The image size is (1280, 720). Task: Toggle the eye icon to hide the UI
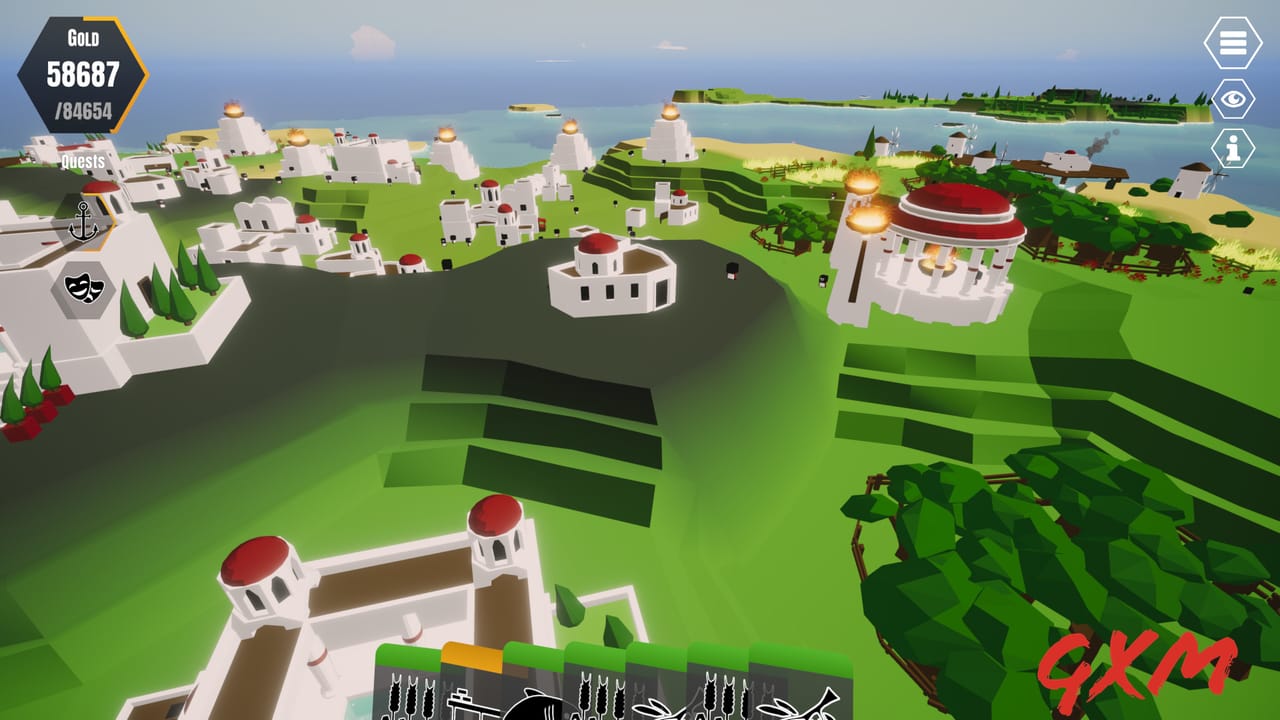(x=1232, y=97)
